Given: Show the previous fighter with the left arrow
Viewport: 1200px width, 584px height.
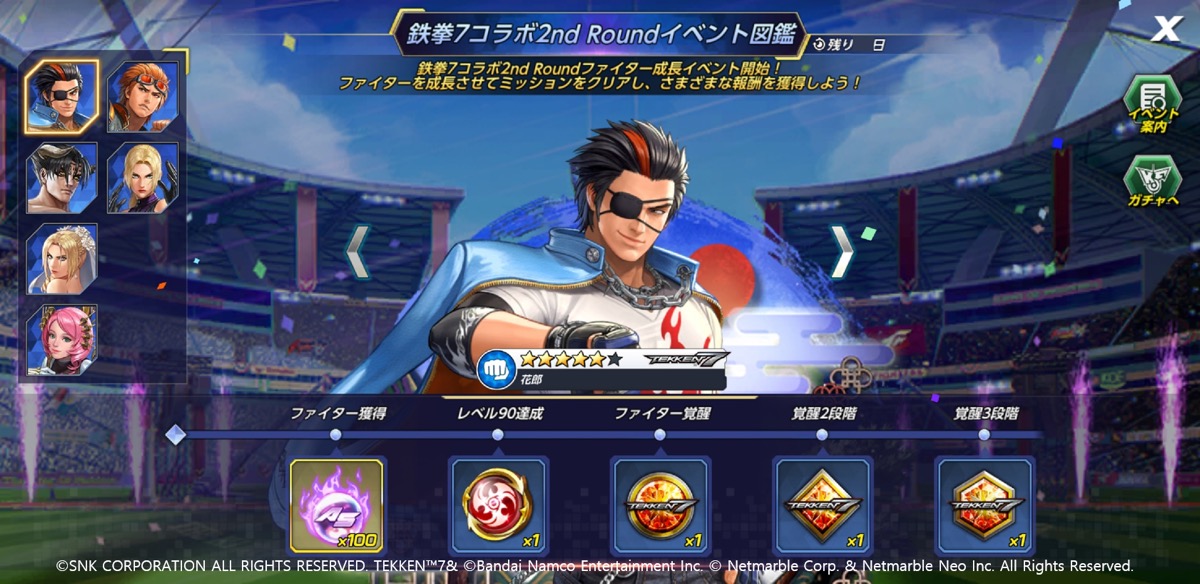Looking at the screenshot, I should point(358,252).
